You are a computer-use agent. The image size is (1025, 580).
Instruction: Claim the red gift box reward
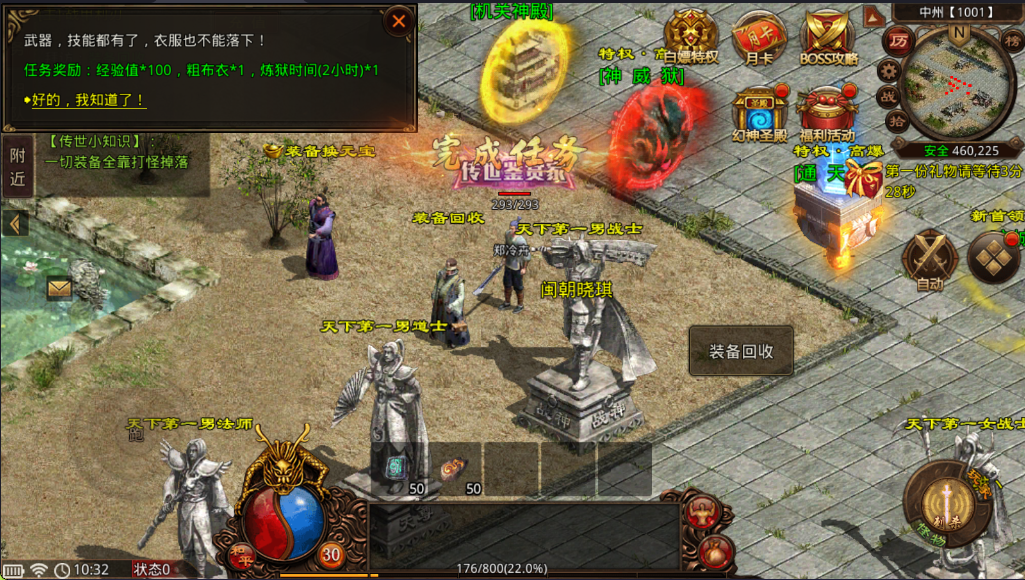[x=863, y=178]
